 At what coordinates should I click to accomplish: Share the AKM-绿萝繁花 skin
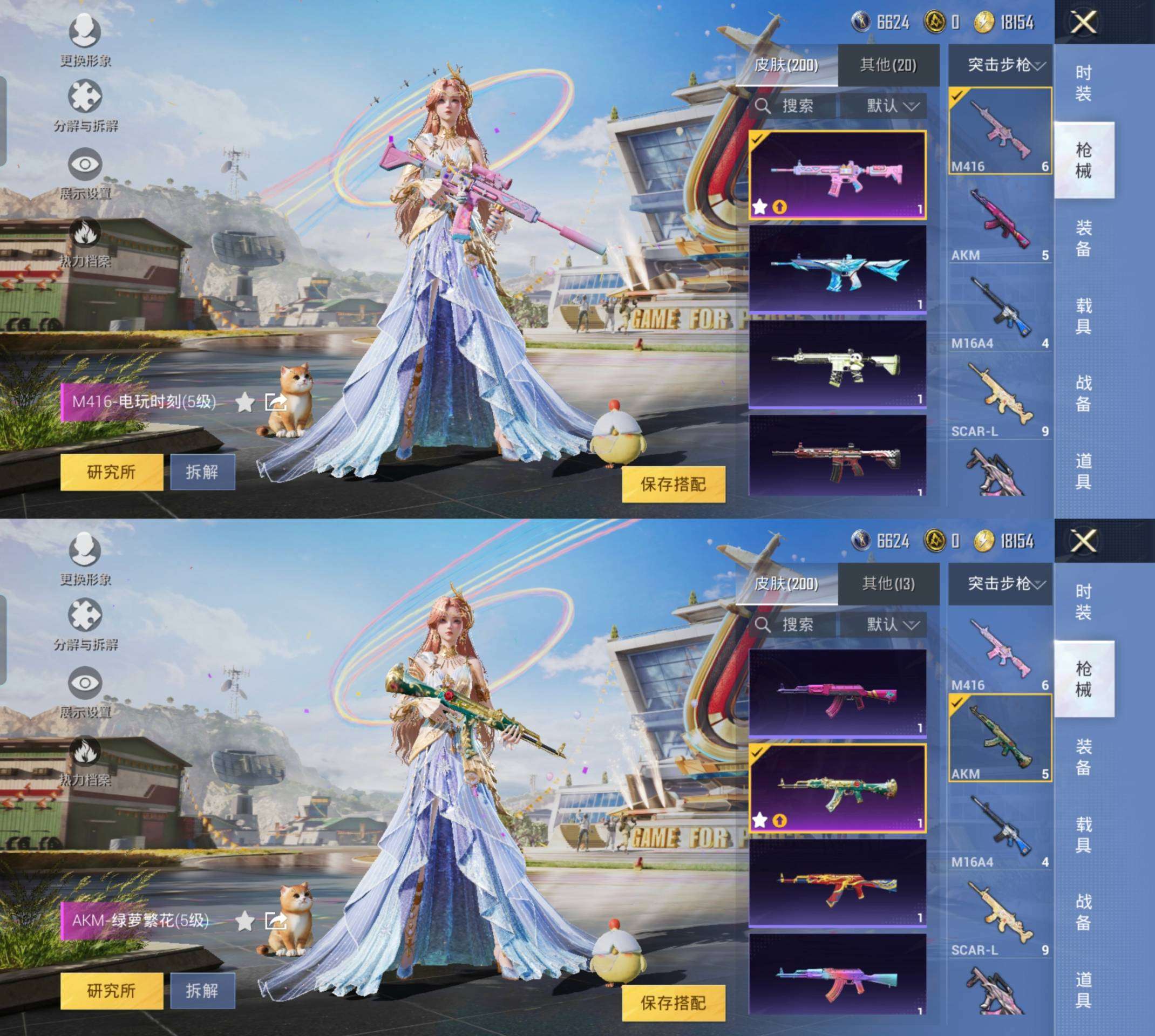(275, 921)
